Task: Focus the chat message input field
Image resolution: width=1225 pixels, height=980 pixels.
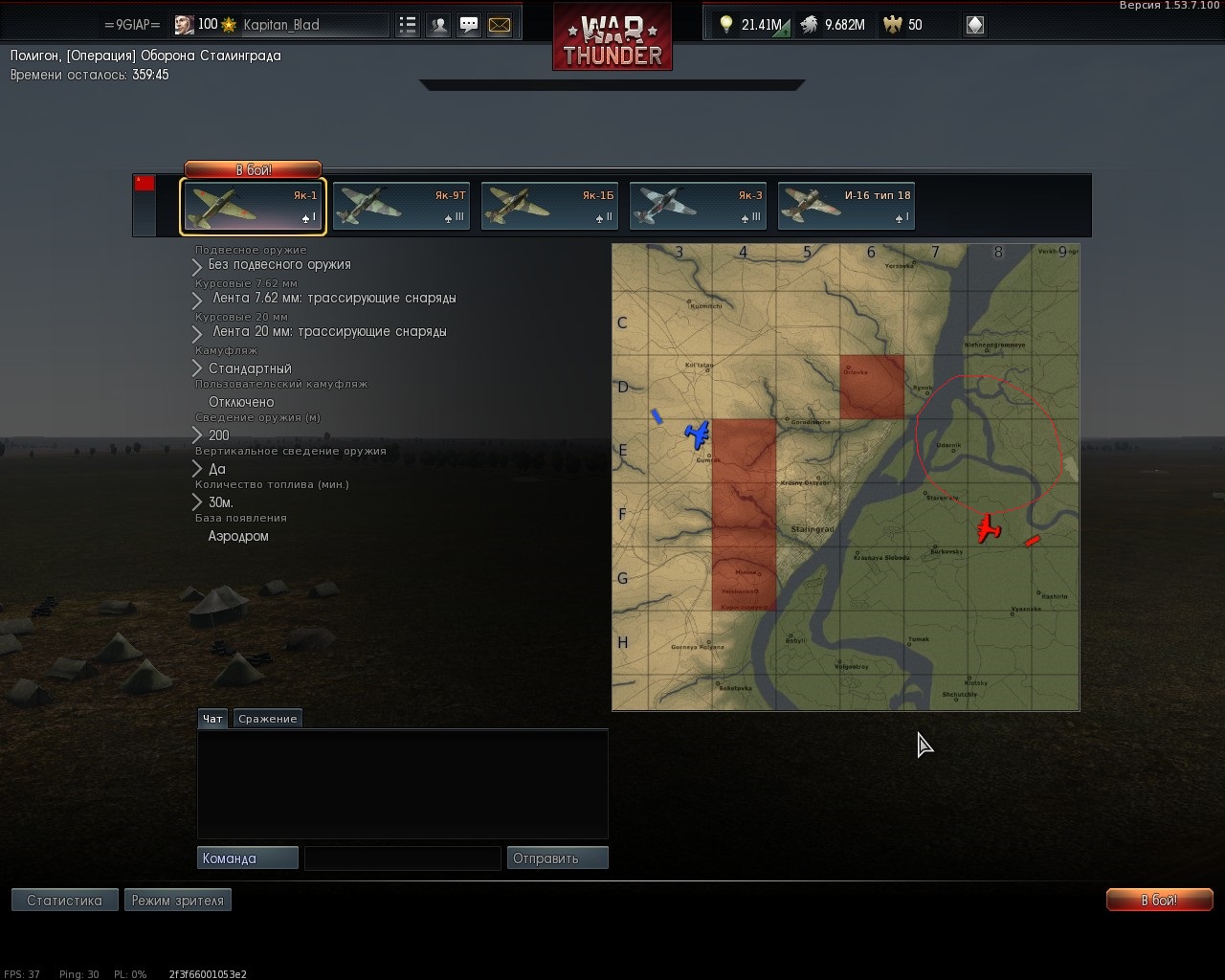Action: (402, 858)
